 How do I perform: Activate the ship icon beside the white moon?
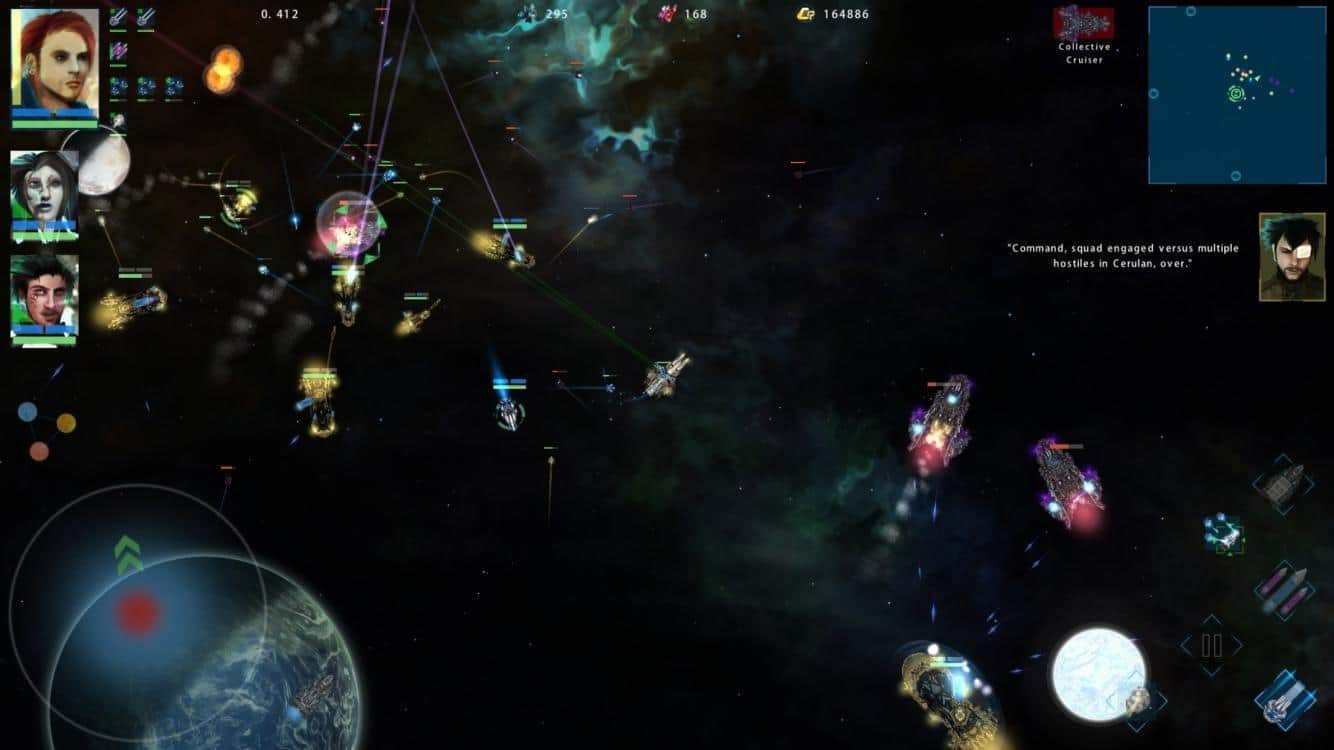tap(1140, 701)
